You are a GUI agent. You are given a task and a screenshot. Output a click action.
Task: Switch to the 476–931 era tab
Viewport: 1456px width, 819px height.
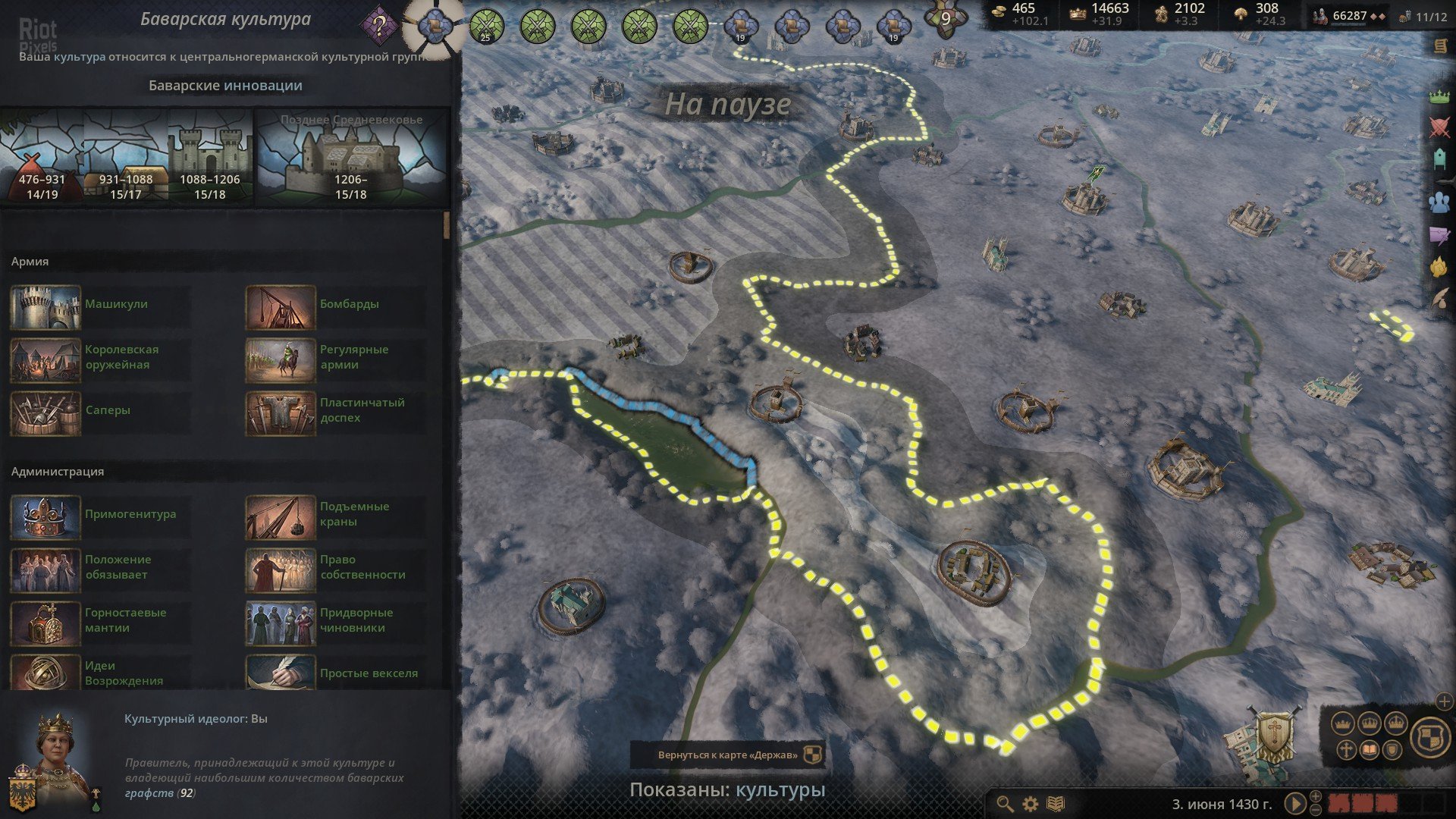(x=42, y=158)
